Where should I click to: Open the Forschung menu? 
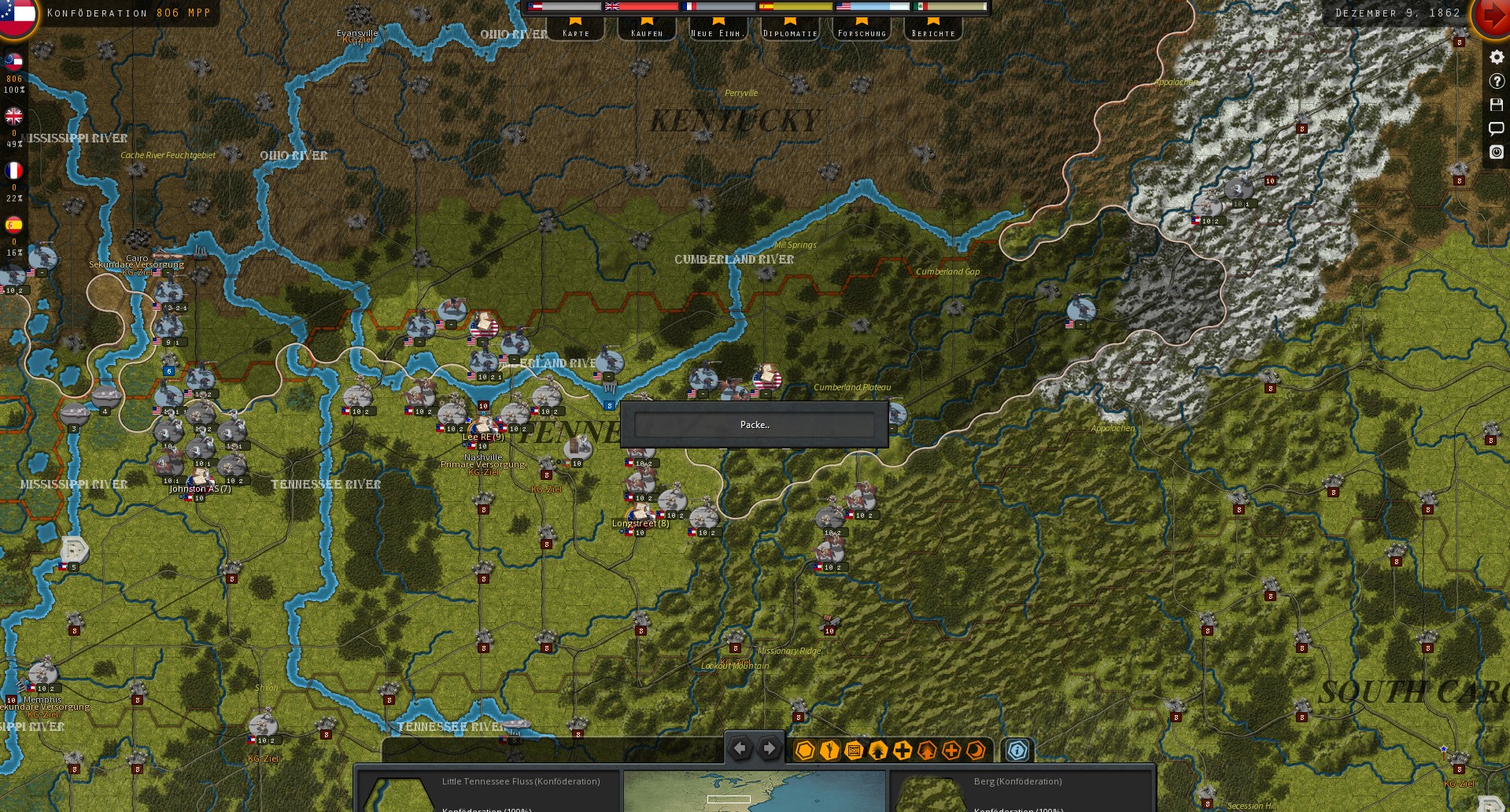[862, 32]
